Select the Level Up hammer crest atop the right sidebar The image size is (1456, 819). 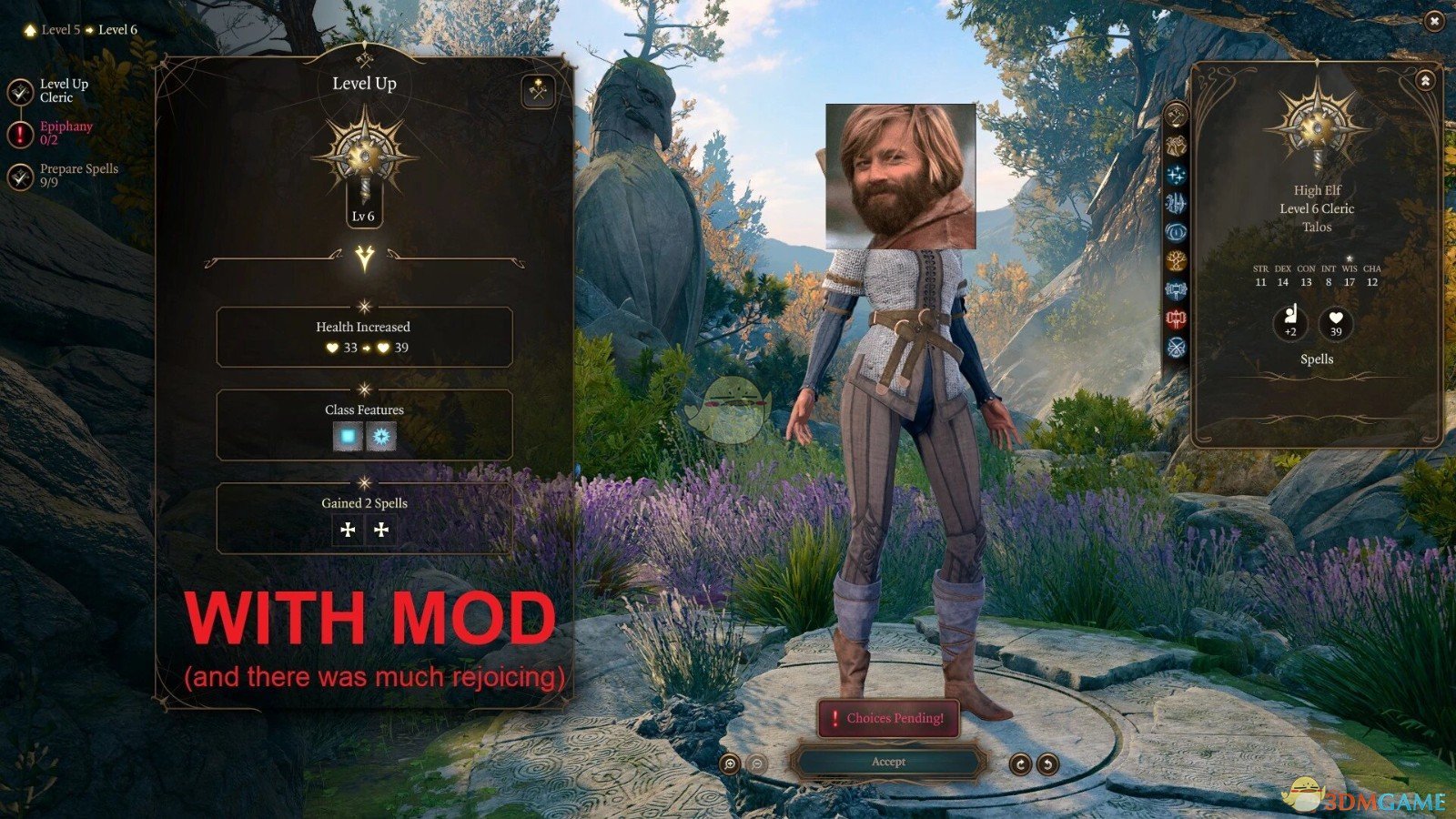1177,116
